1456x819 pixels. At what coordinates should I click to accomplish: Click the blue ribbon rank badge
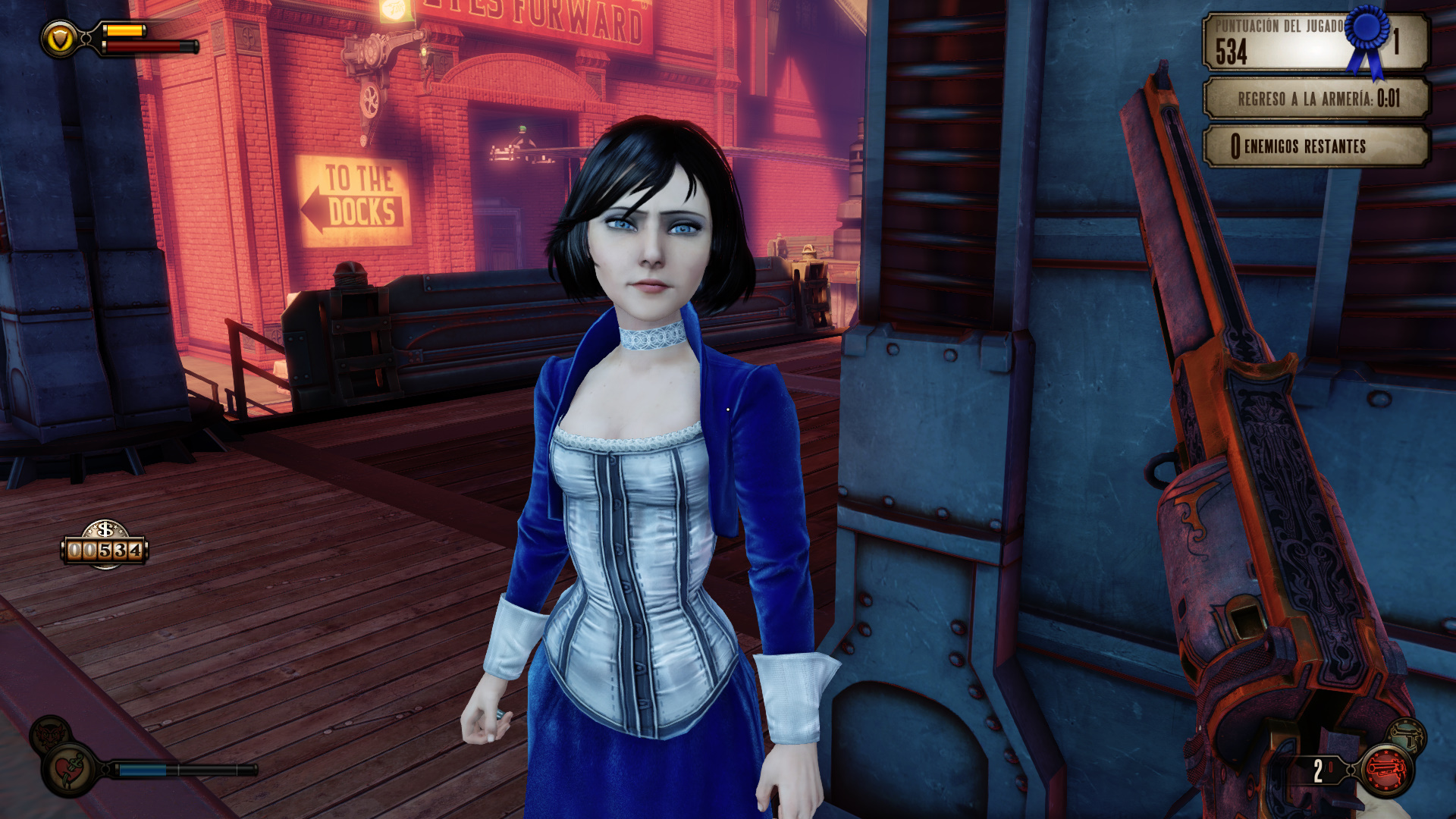click(1367, 39)
